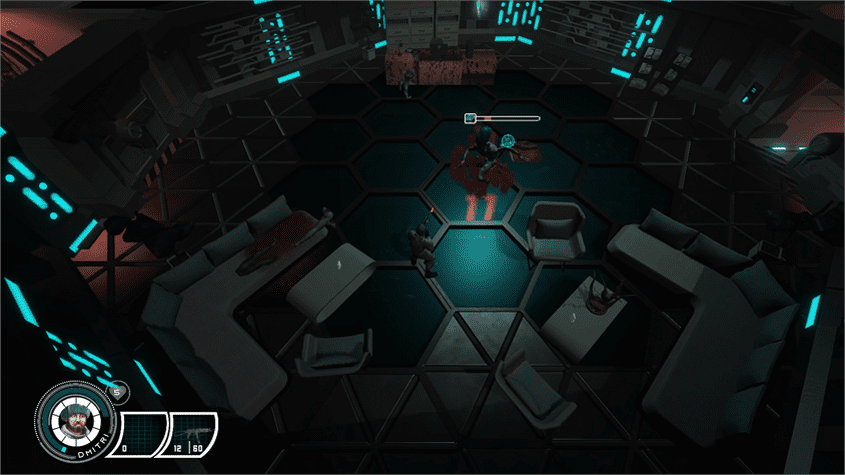This screenshot has height=475, width=845.
Task: Select the empty item slot beside the portrait
Action: pyautogui.click(x=140, y=431)
